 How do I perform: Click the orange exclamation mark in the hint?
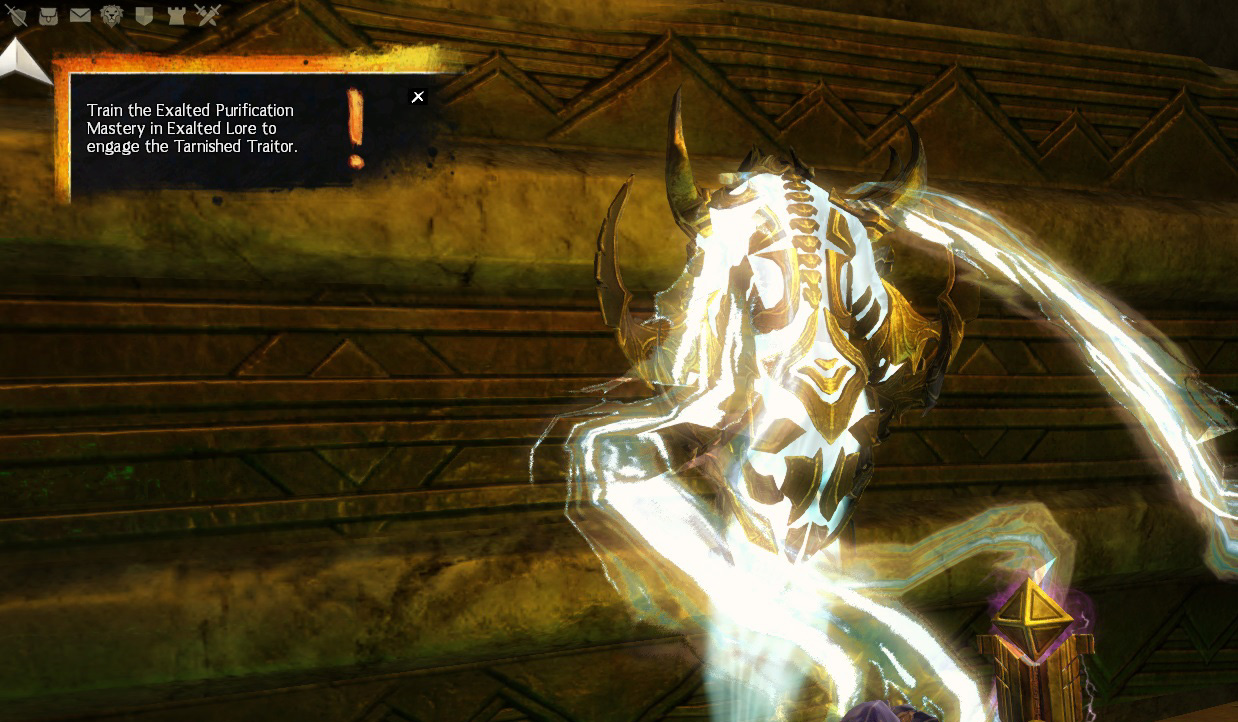pyautogui.click(x=355, y=128)
